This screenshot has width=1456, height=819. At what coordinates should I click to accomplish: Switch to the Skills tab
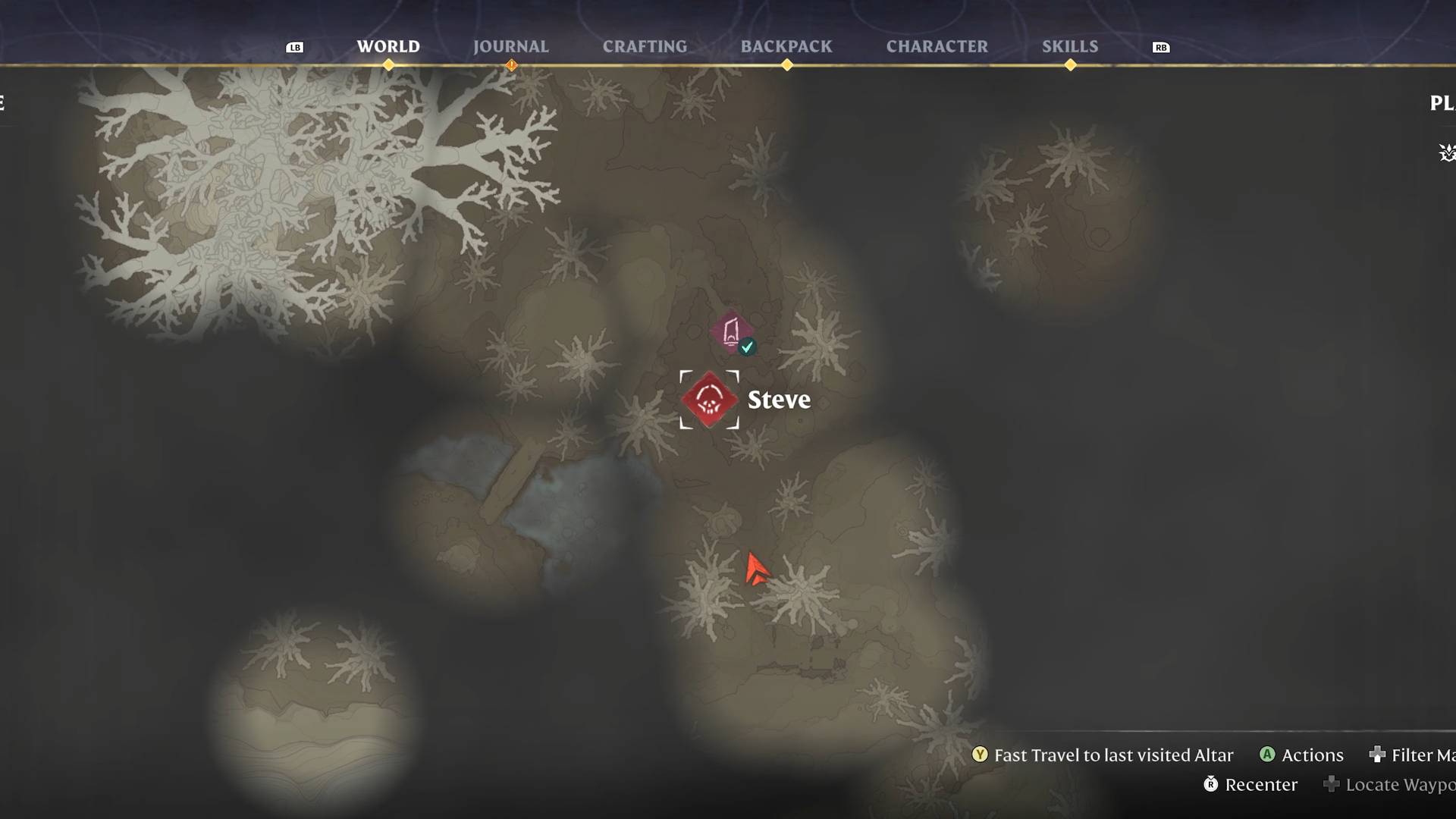[x=1069, y=46]
